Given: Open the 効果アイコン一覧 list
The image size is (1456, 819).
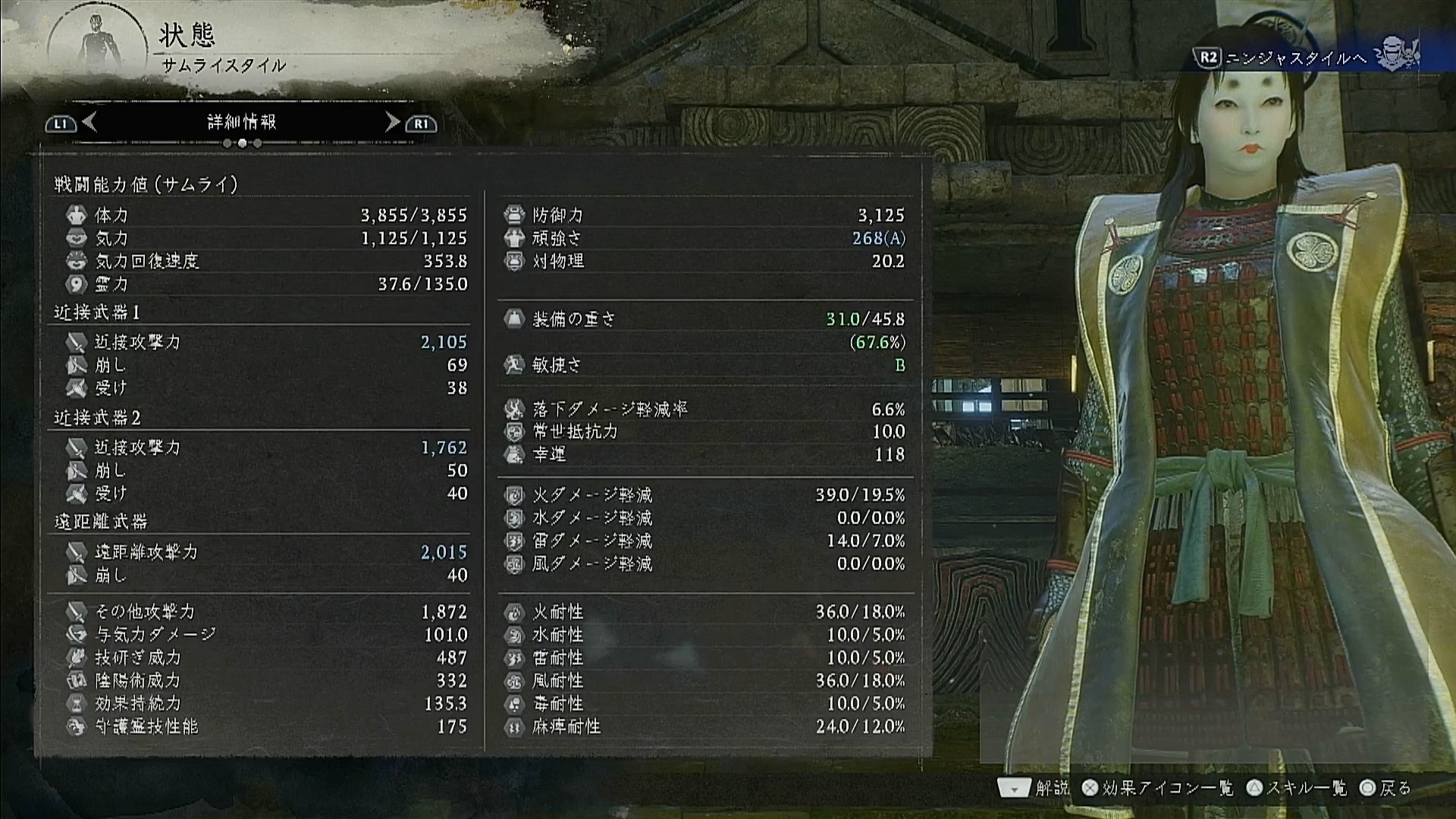Looking at the screenshot, I should tap(1159, 789).
